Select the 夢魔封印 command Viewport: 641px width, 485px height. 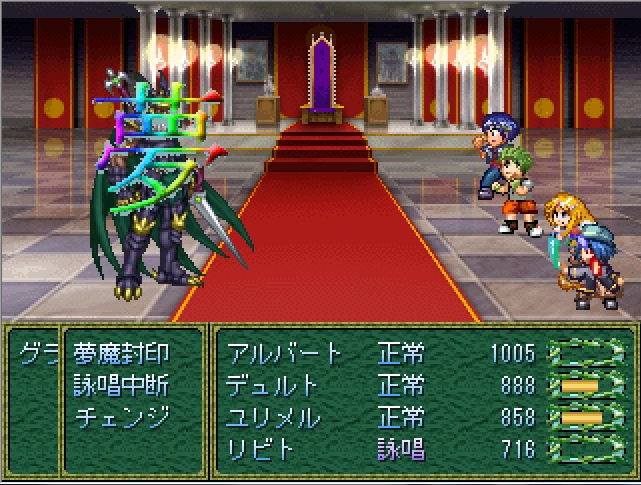[x=121, y=353]
